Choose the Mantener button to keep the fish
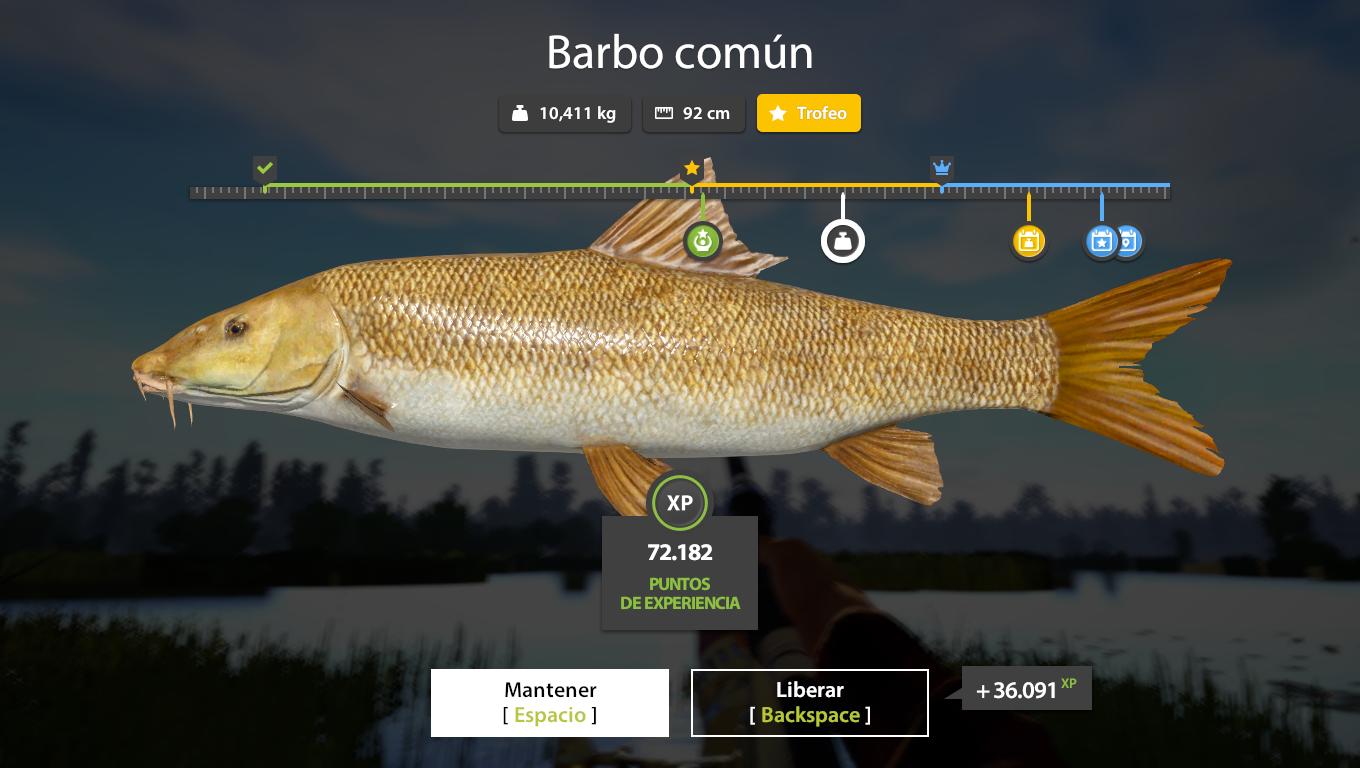 [550, 703]
